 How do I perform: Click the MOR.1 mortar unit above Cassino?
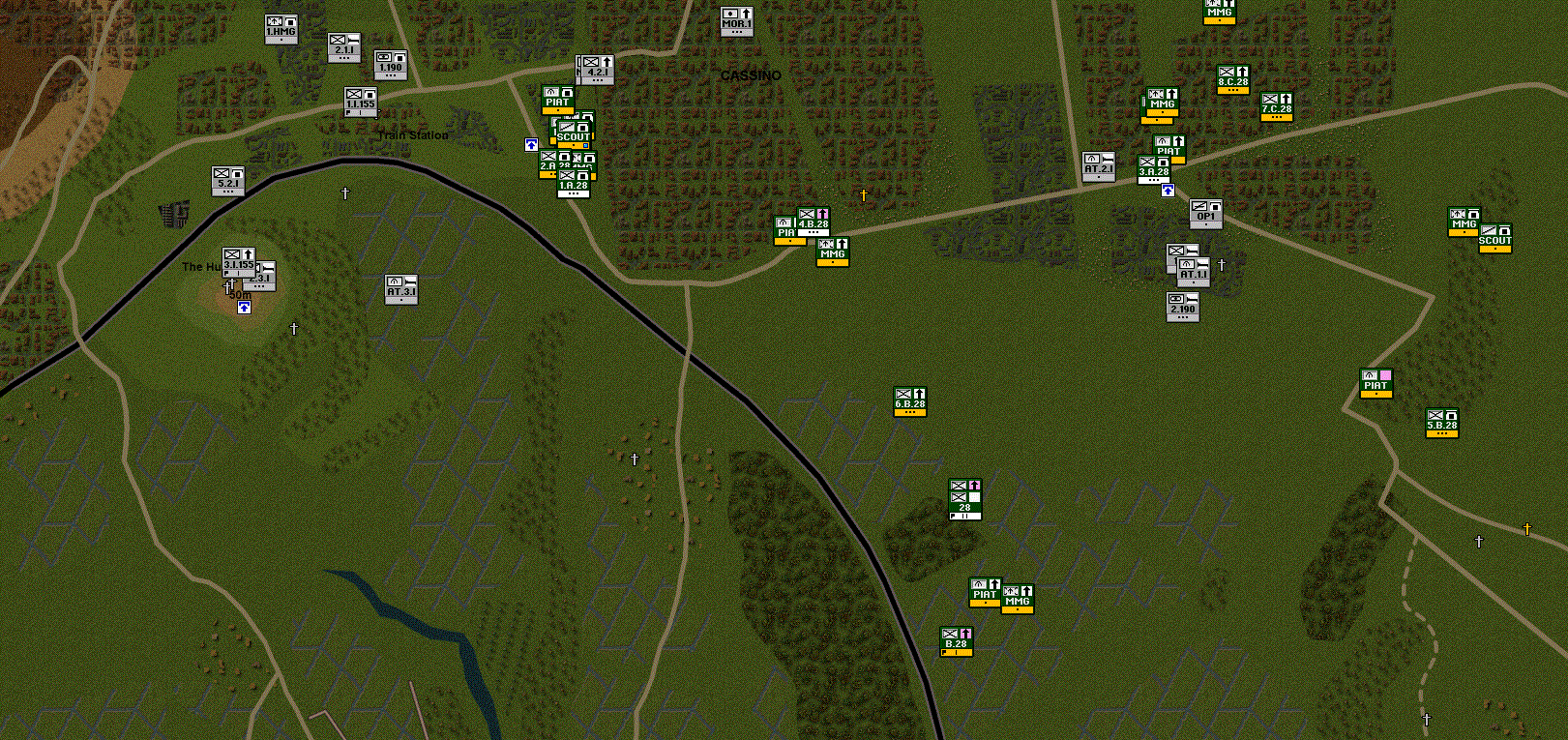click(738, 20)
